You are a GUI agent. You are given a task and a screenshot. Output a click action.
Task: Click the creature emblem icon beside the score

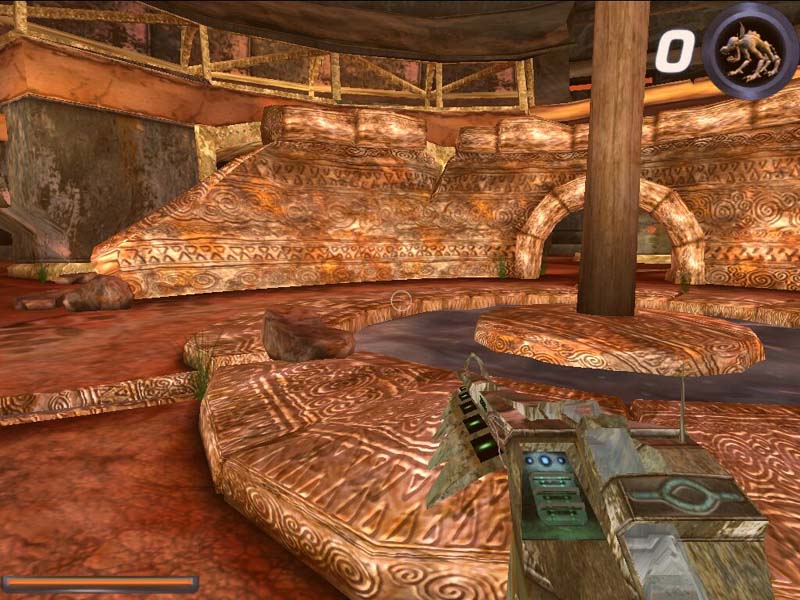point(749,50)
